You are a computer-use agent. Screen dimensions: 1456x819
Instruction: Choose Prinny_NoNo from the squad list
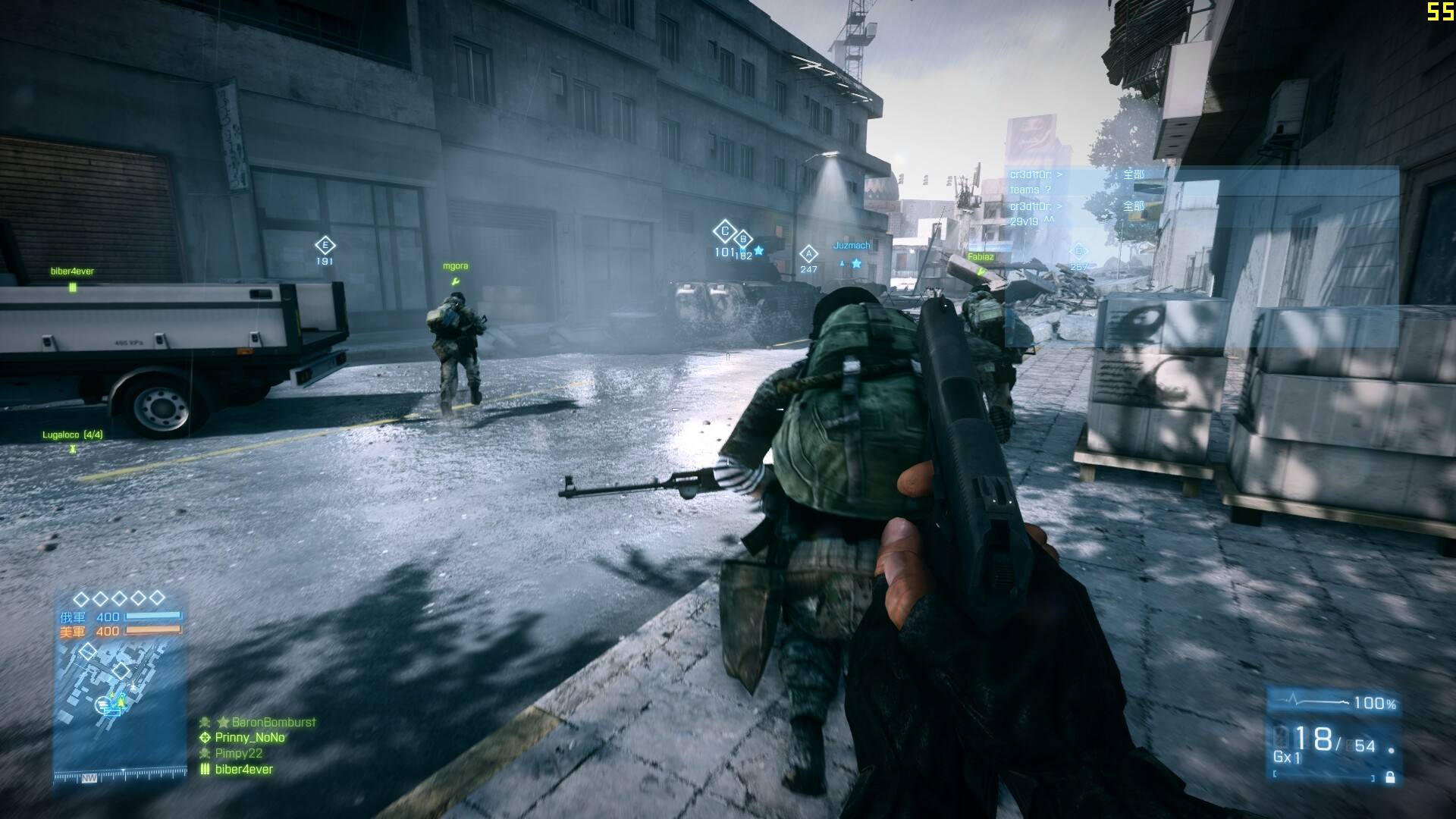249,738
